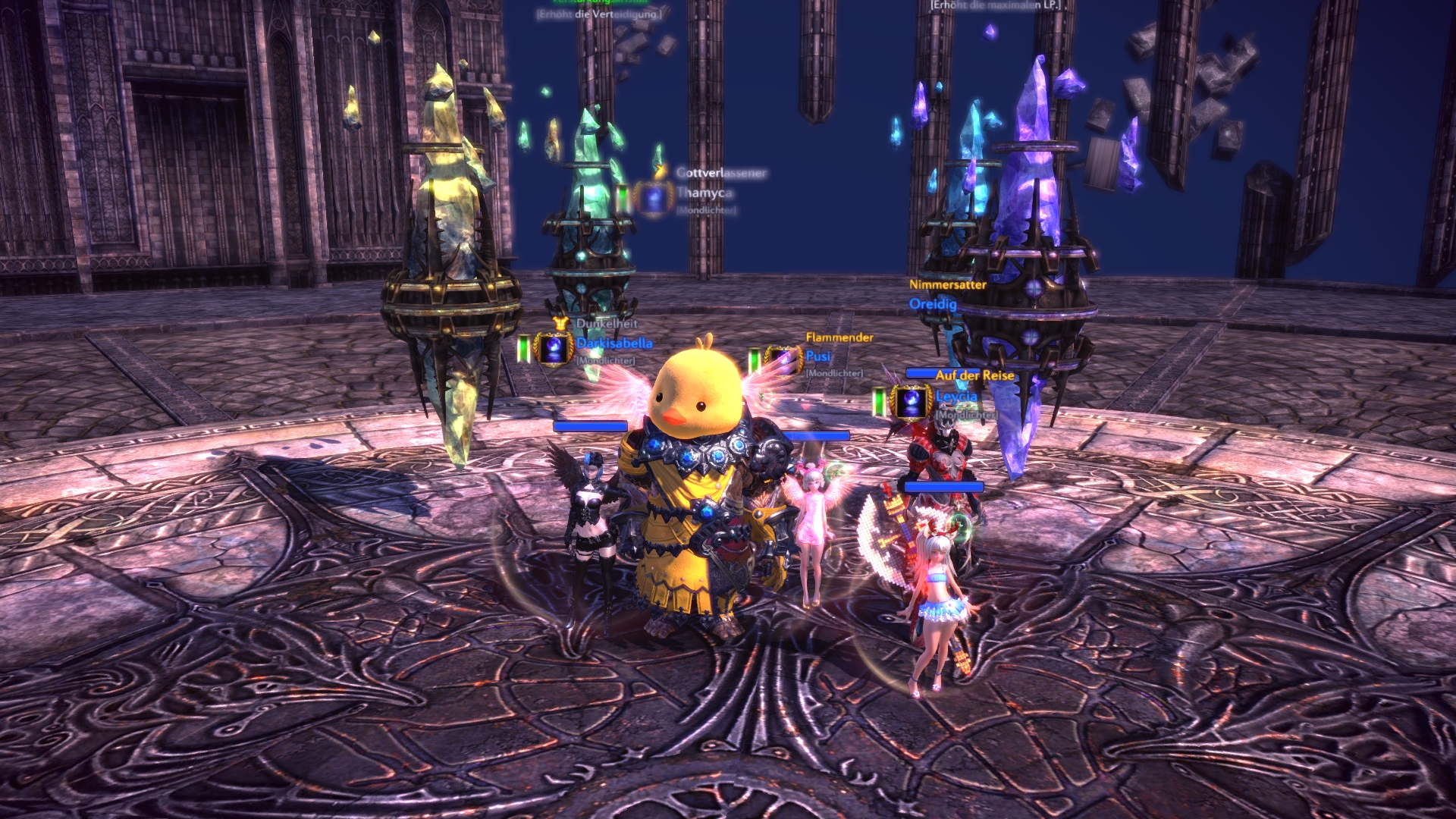Click the Pusi player name label

pos(818,356)
